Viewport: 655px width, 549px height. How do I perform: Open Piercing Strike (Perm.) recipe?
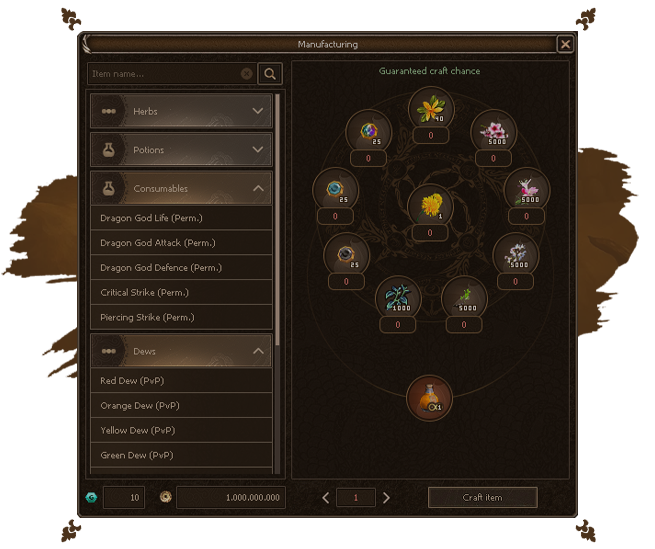181,318
